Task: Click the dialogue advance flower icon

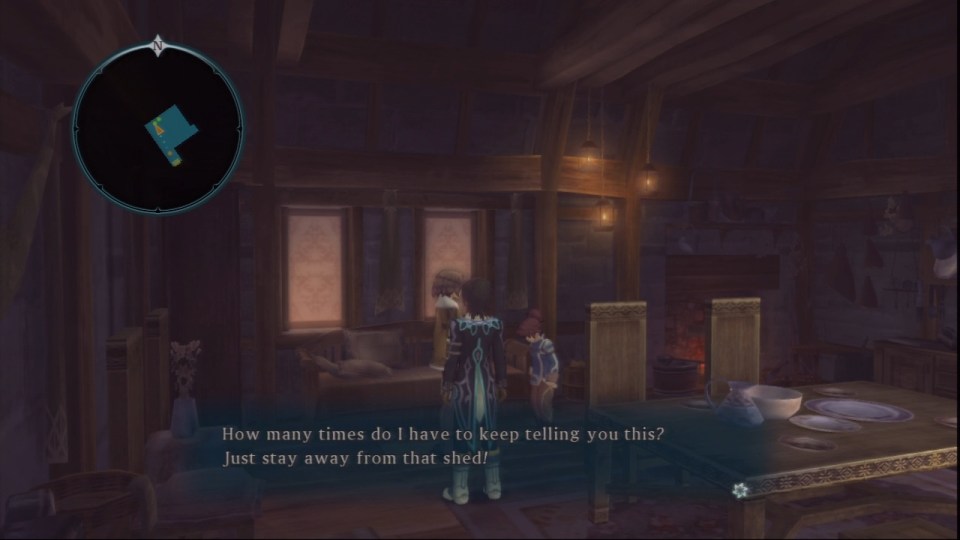Action: pos(739,489)
